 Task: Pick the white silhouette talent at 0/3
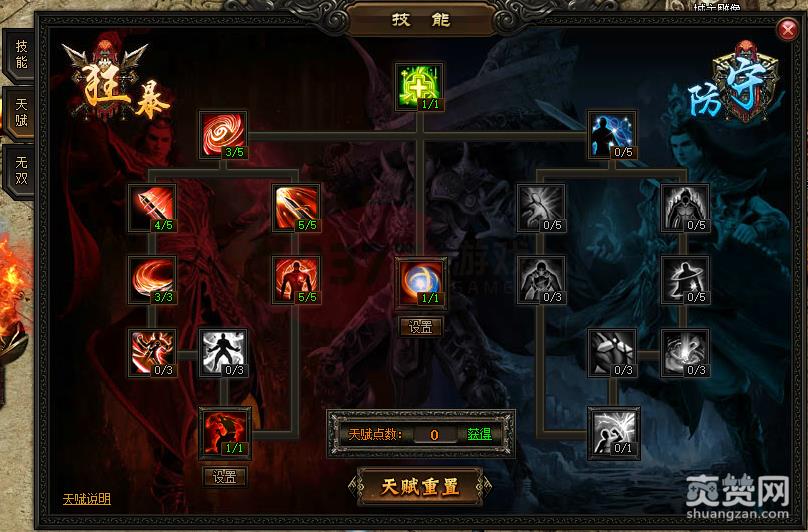coord(223,352)
